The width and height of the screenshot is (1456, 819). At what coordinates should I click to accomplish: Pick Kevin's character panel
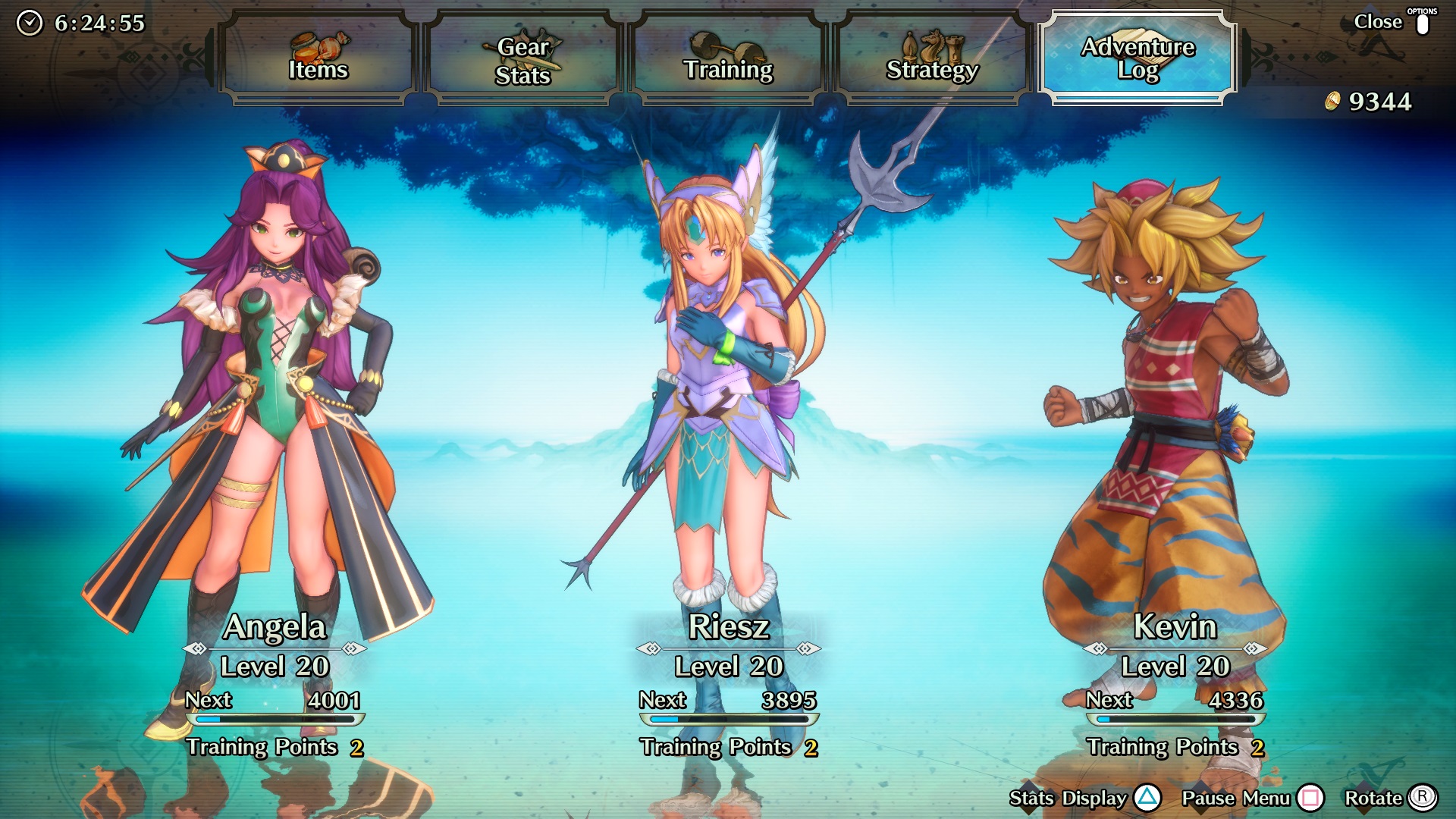click(1174, 455)
